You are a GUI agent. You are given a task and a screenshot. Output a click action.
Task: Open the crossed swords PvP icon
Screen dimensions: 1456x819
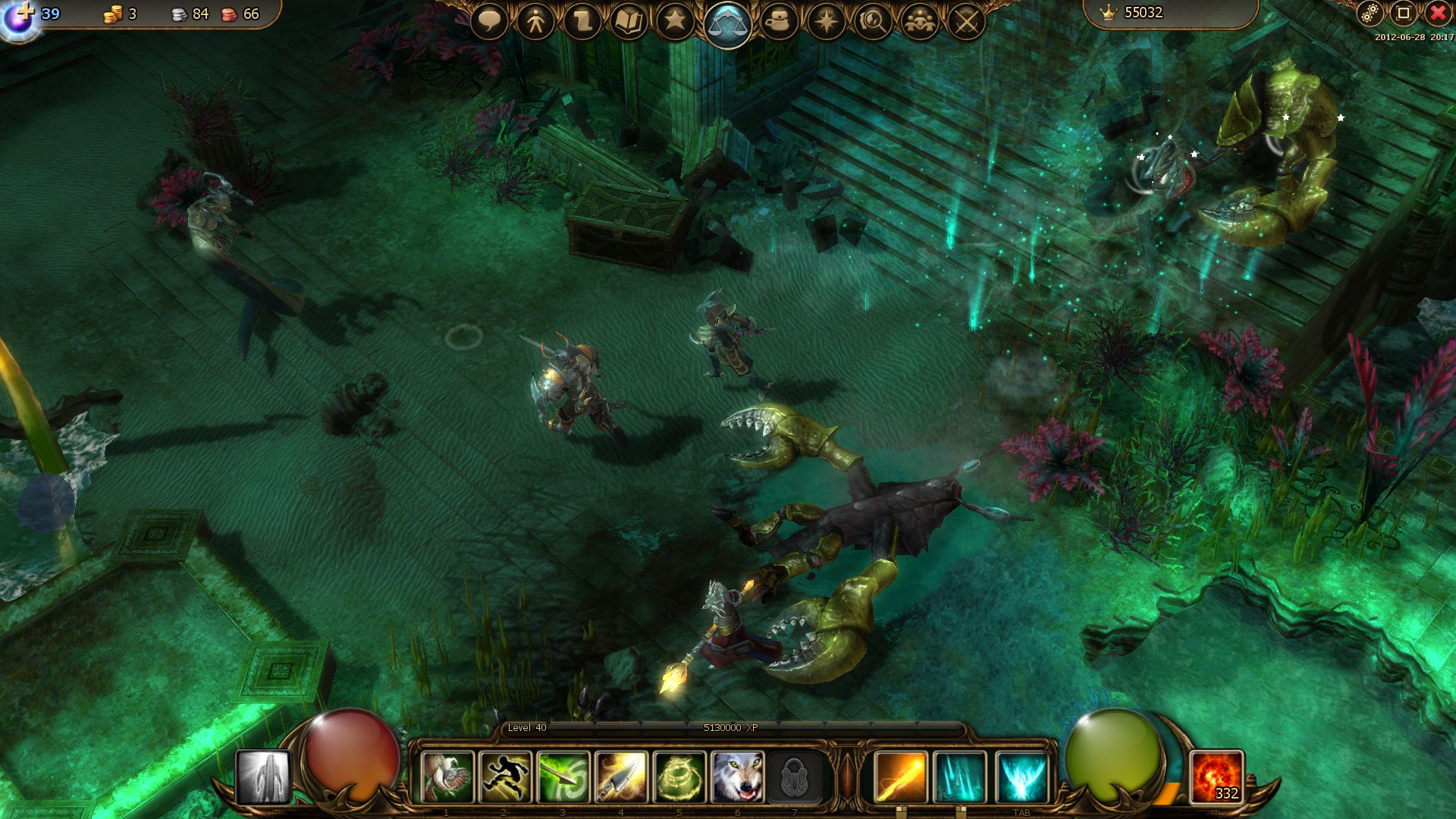pos(965,21)
